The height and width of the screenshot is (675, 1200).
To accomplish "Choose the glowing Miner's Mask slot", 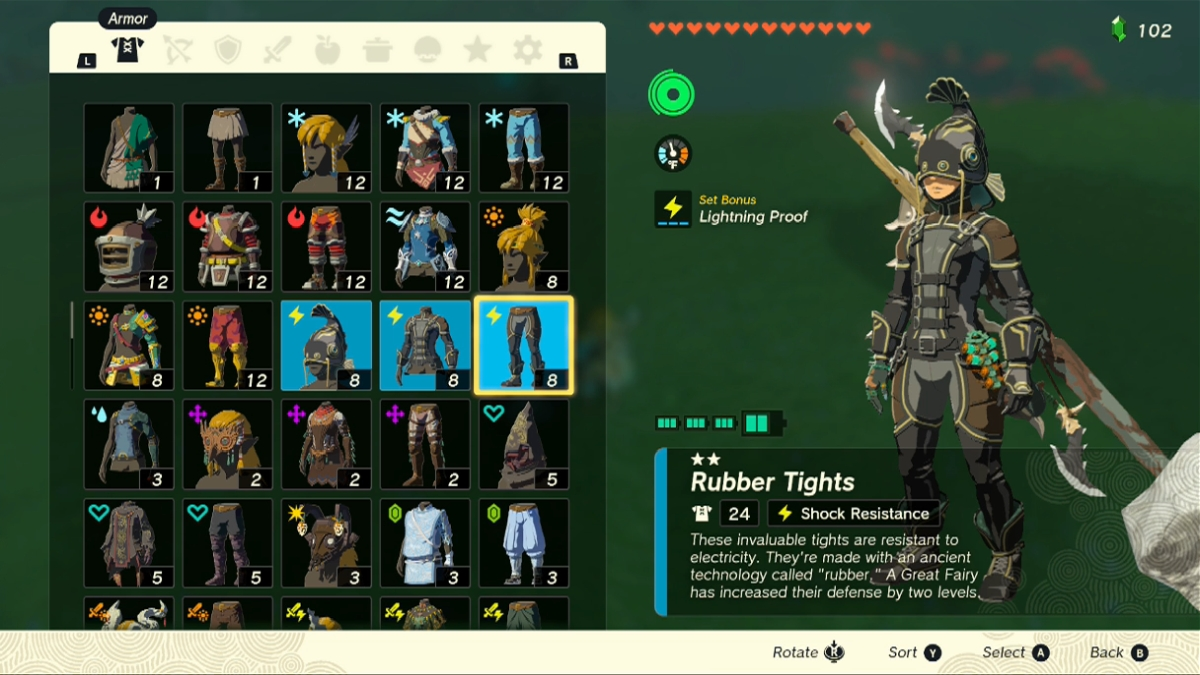I will coord(326,543).
